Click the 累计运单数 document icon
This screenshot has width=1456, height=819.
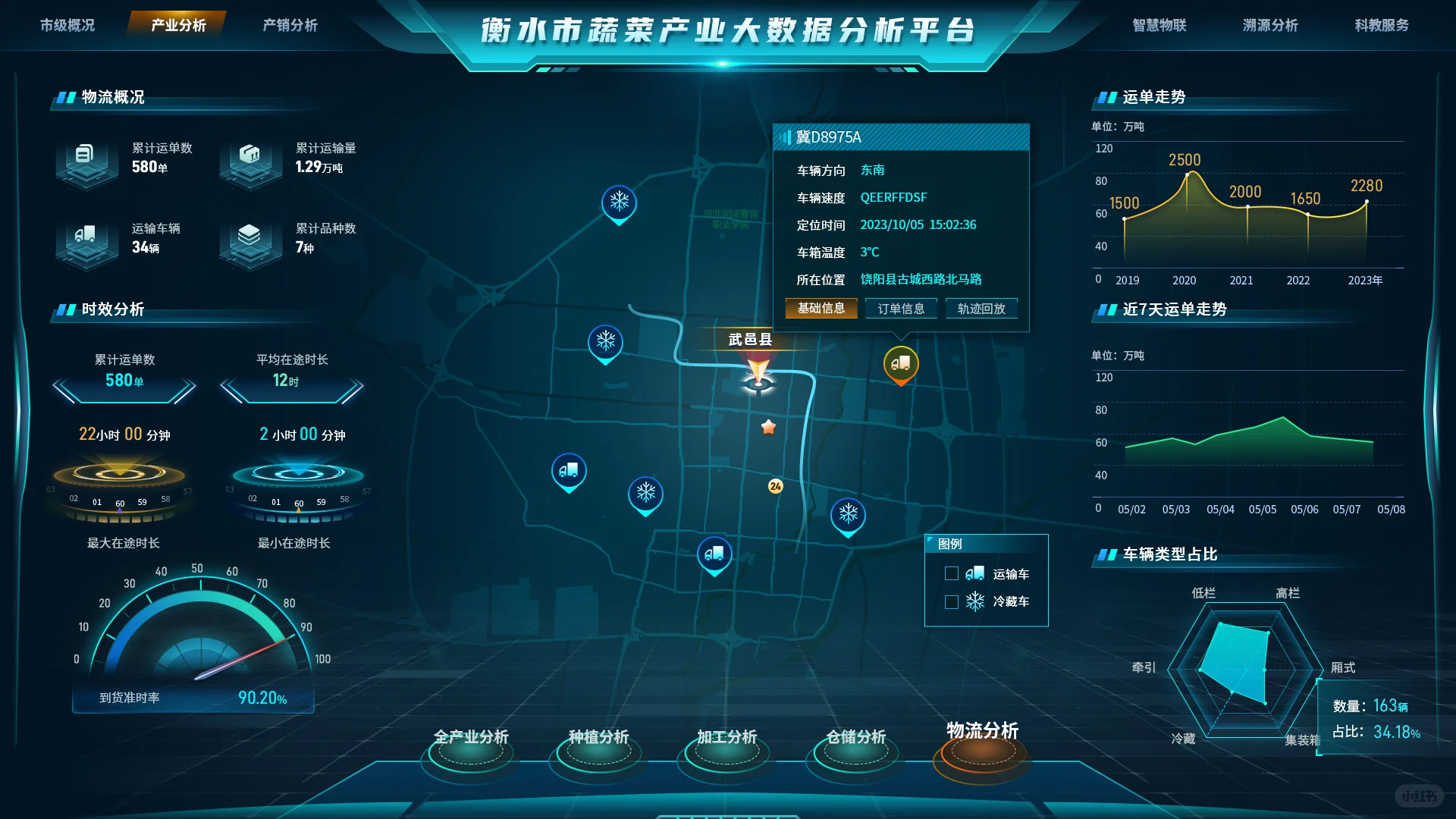[86, 162]
